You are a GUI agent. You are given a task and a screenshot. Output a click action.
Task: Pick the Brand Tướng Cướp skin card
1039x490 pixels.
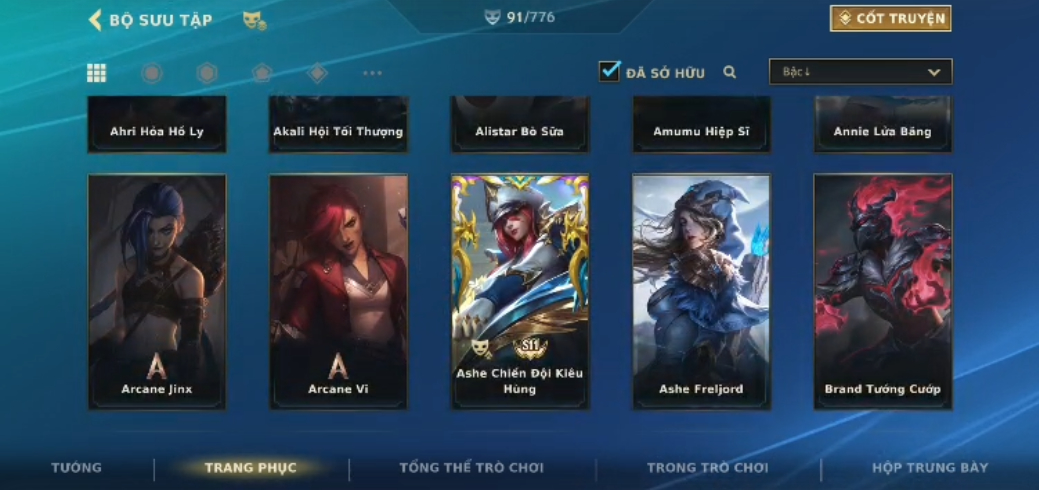click(882, 291)
